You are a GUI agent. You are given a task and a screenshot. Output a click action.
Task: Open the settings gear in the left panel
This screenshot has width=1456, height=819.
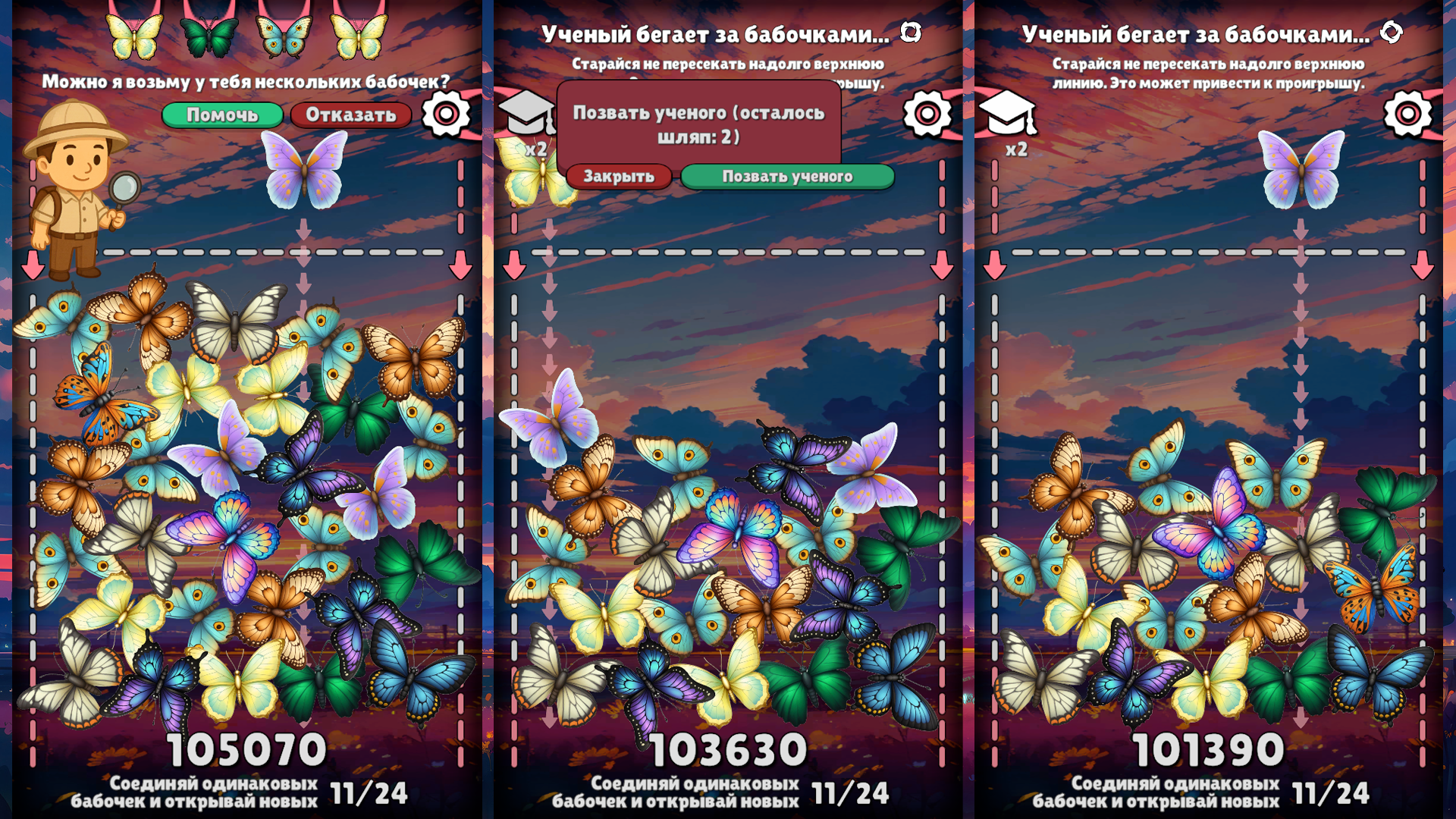click(446, 114)
